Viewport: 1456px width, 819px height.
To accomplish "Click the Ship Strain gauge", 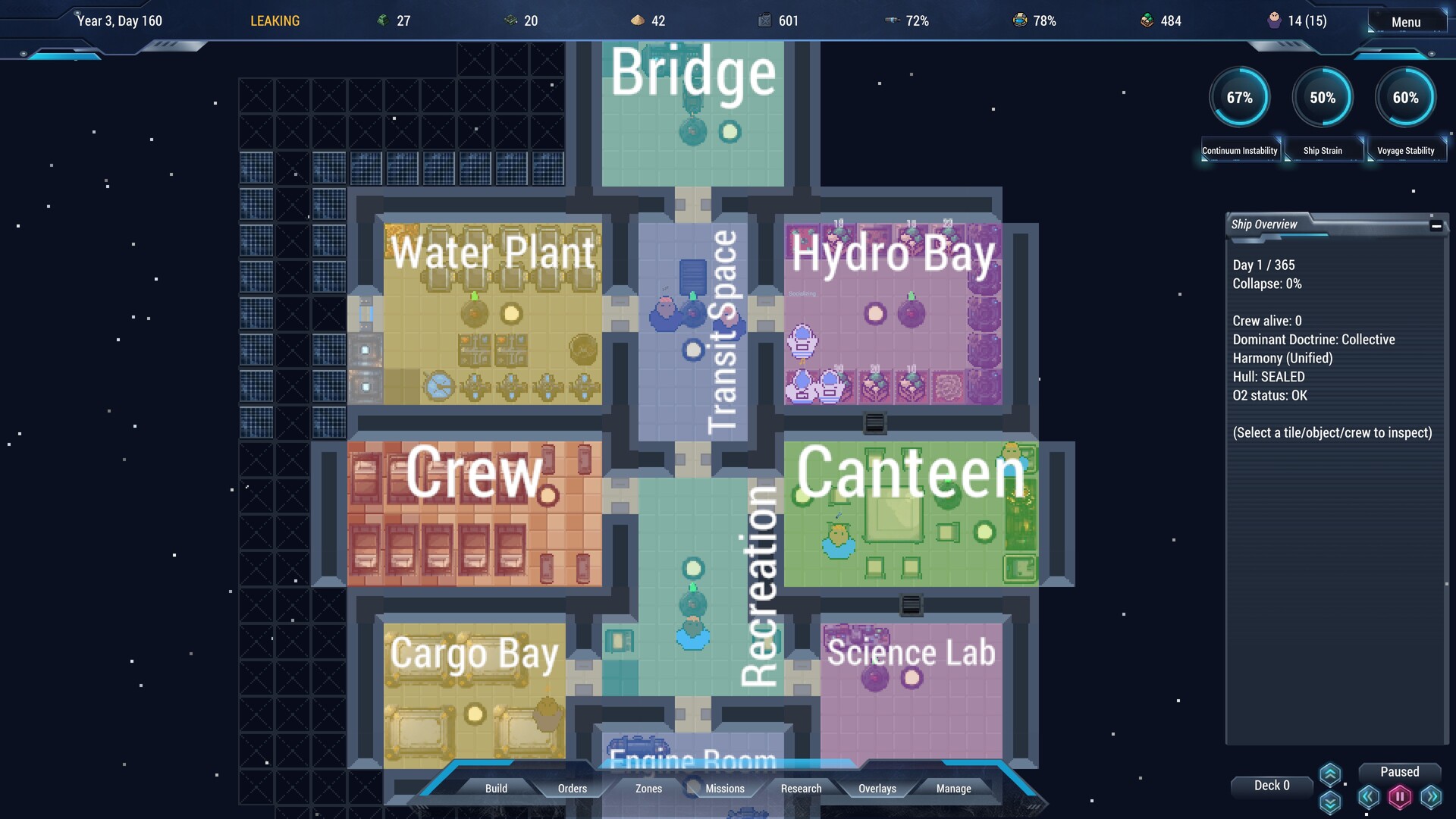I will click(1322, 97).
